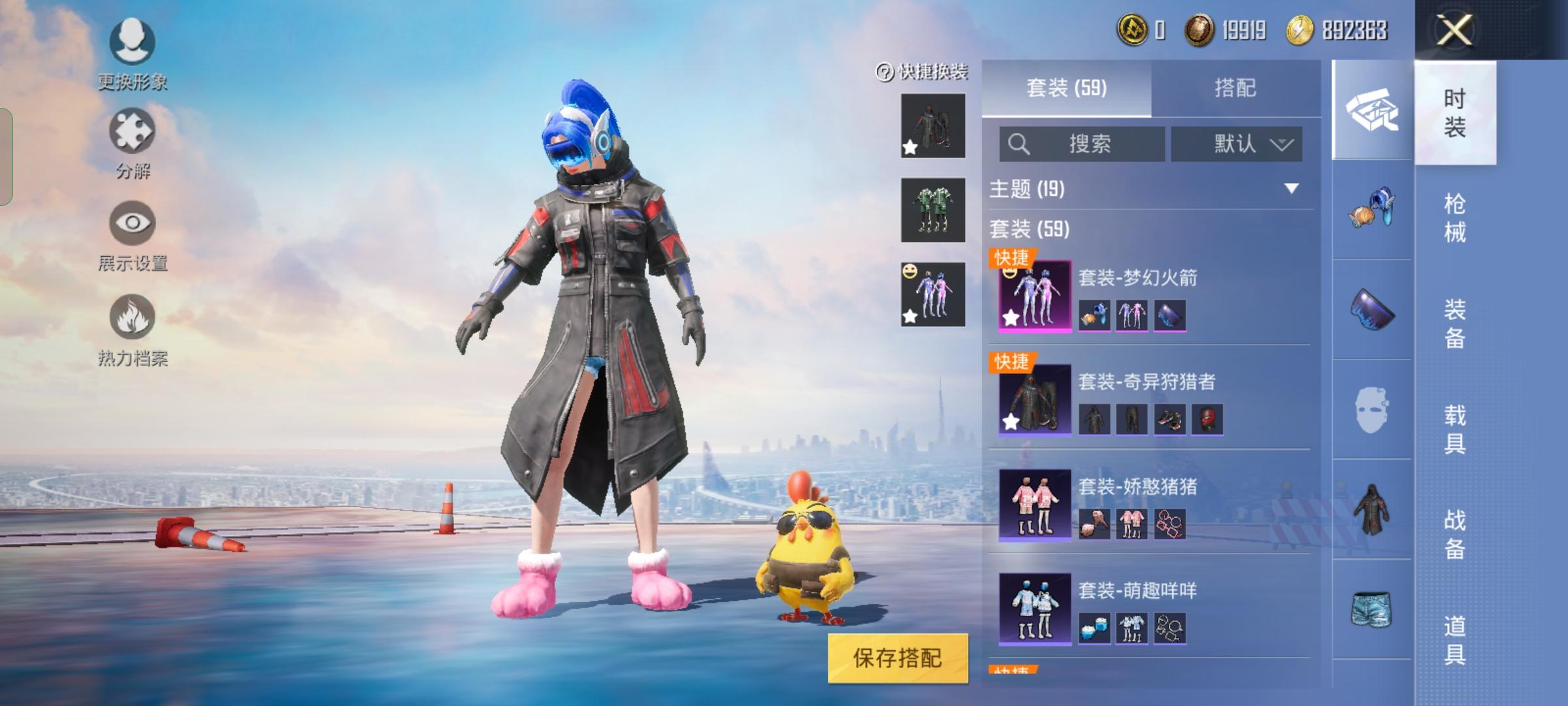This screenshot has width=1568, height=706.
Task: Open the 枪械 firearms category
Action: point(1455,218)
